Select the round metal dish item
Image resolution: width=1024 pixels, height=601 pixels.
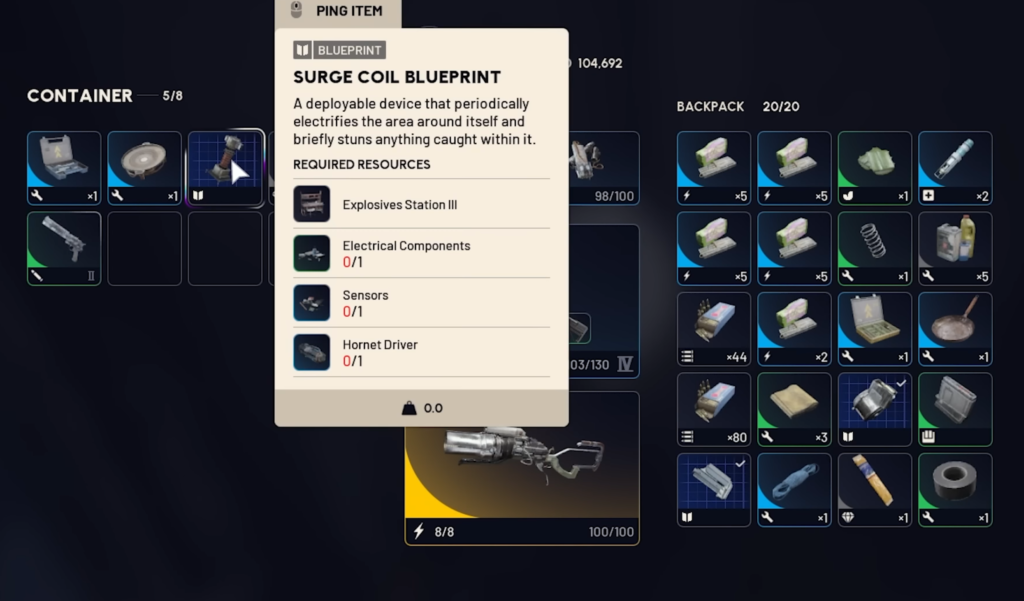click(145, 168)
